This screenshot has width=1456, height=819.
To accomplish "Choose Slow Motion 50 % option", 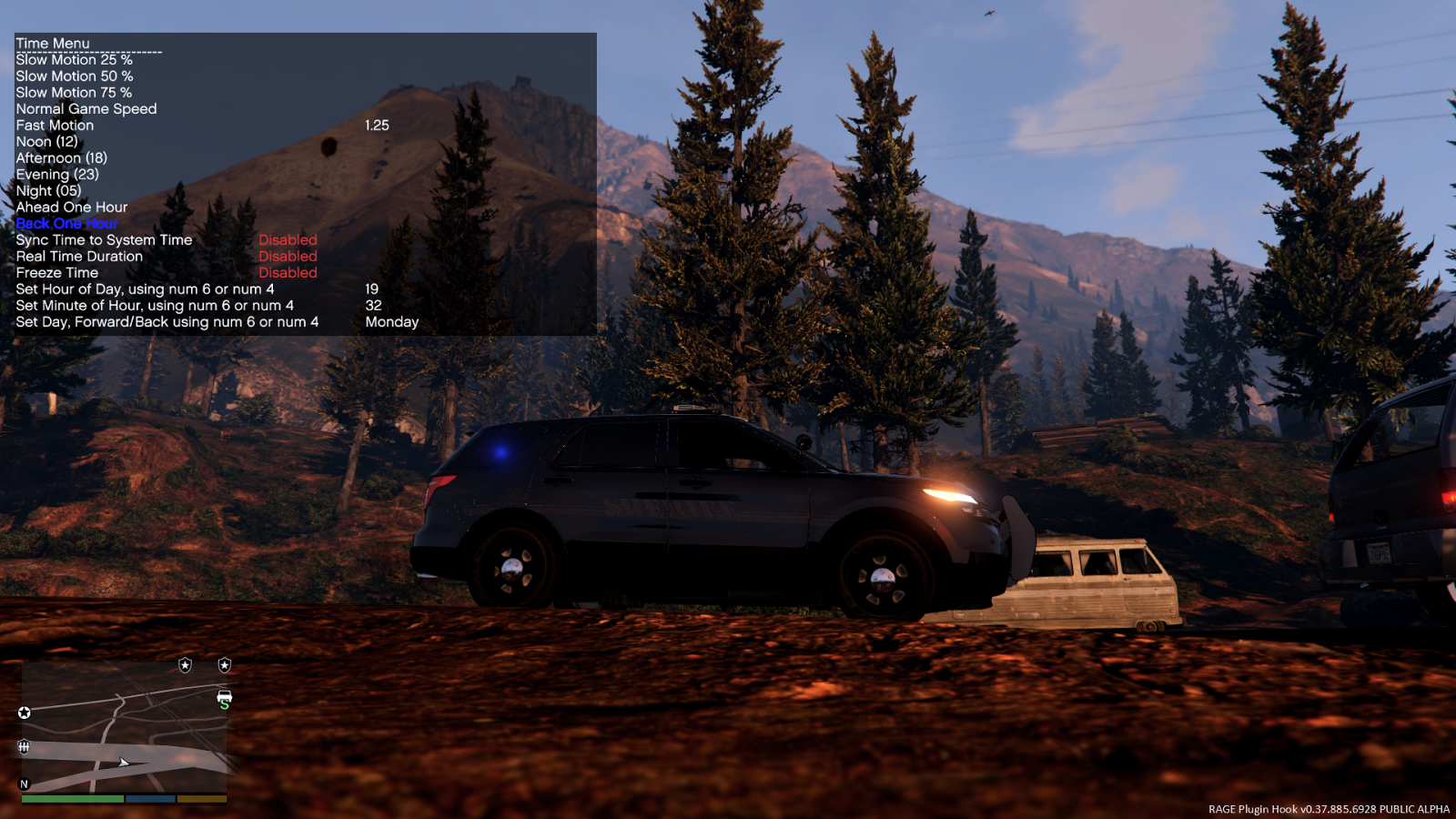I will pos(74,76).
